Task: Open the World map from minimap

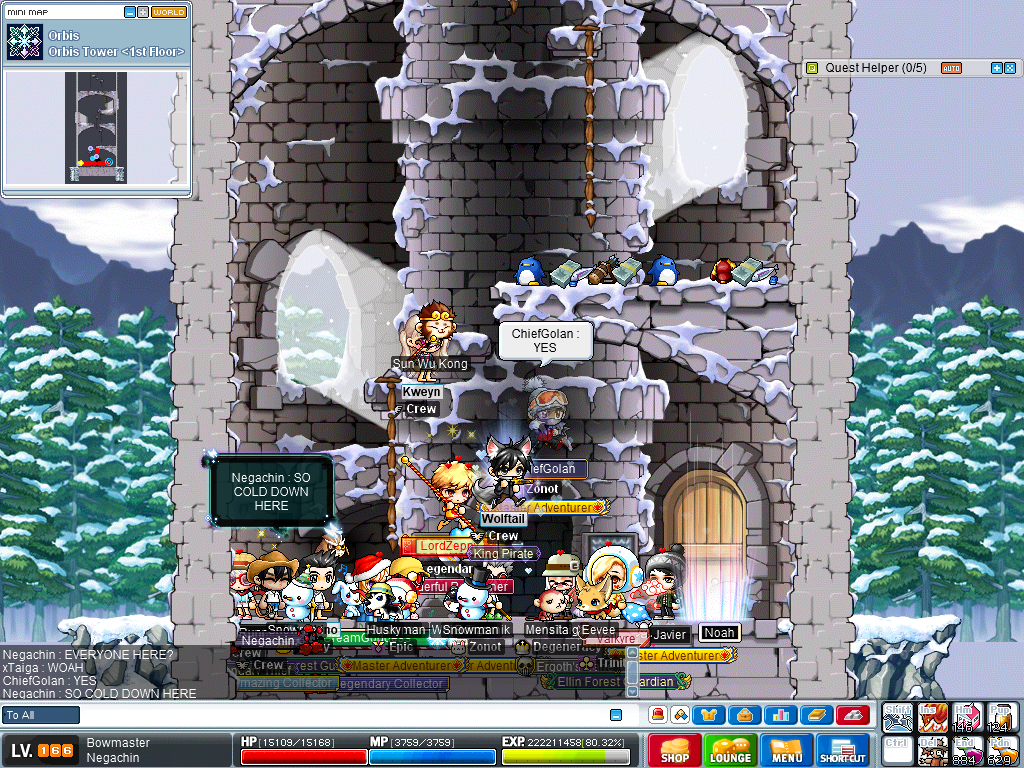Action: (169, 12)
